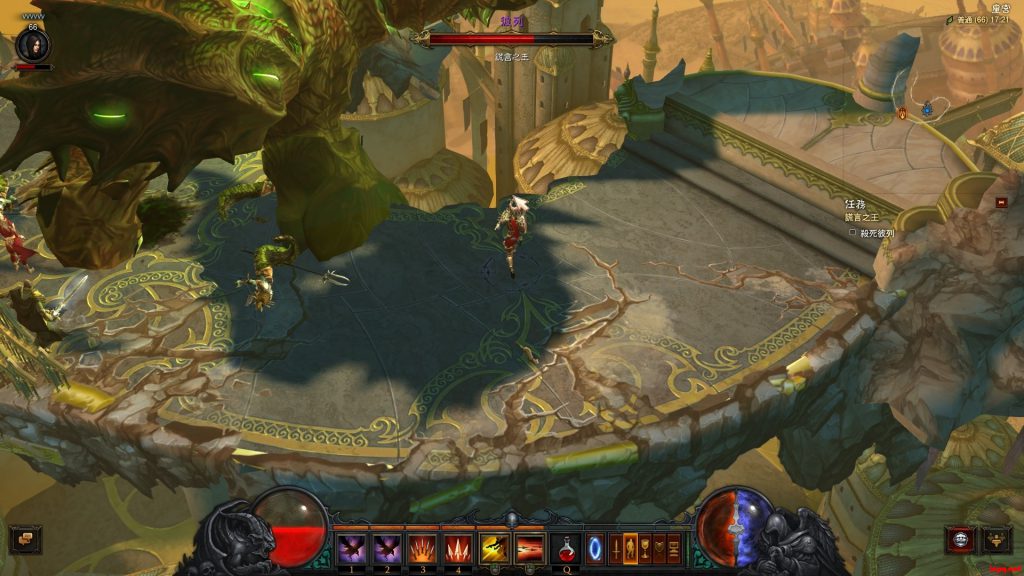Drink the red health potion
The height and width of the screenshot is (576, 1024).
click(x=566, y=548)
